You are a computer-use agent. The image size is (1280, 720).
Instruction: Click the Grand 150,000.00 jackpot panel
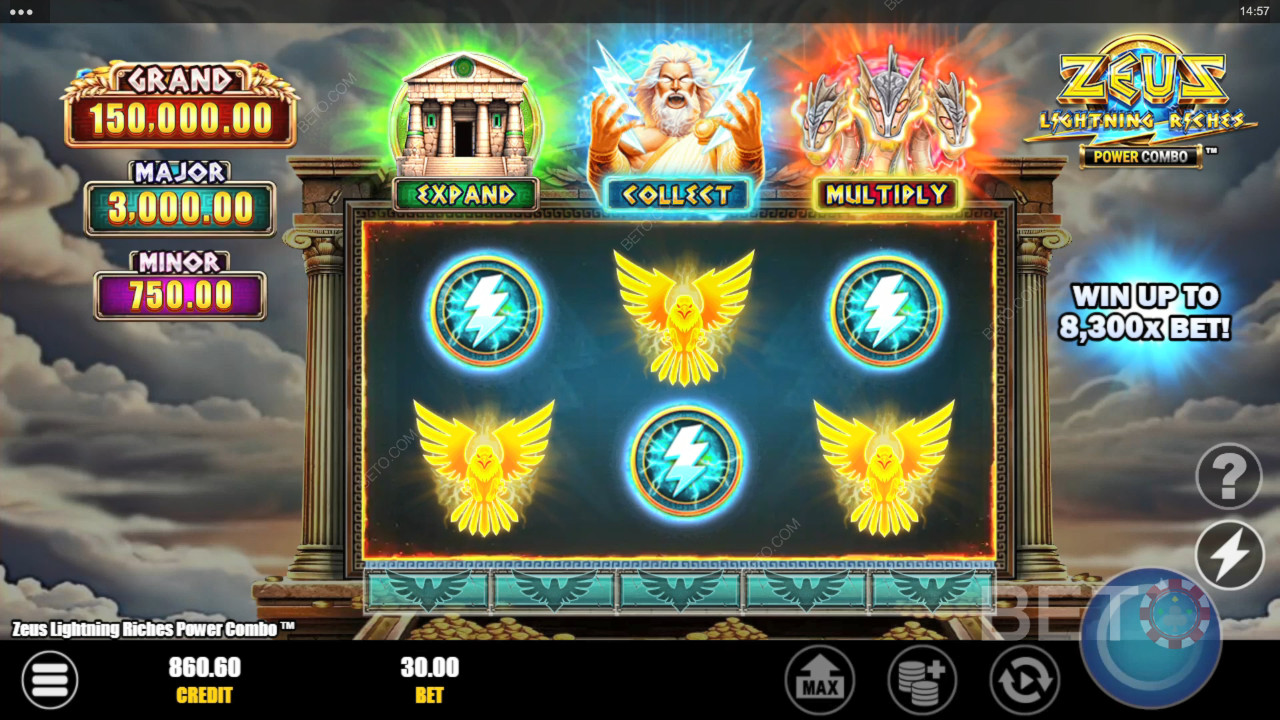tap(180, 100)
